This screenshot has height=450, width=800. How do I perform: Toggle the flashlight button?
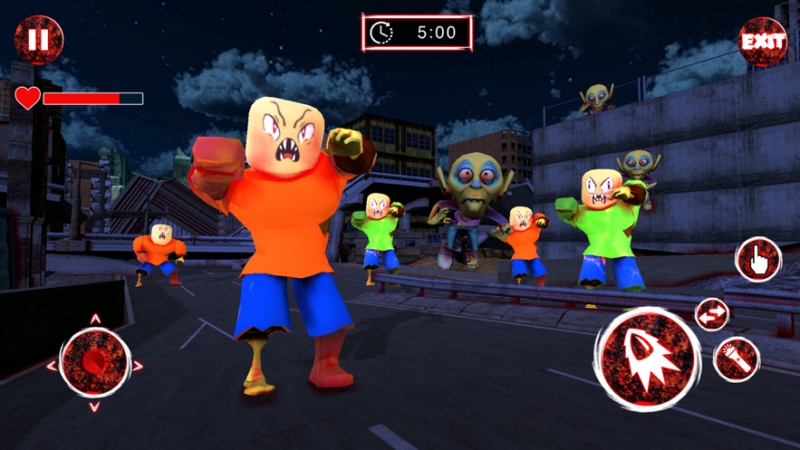click(x=737, y=358)
